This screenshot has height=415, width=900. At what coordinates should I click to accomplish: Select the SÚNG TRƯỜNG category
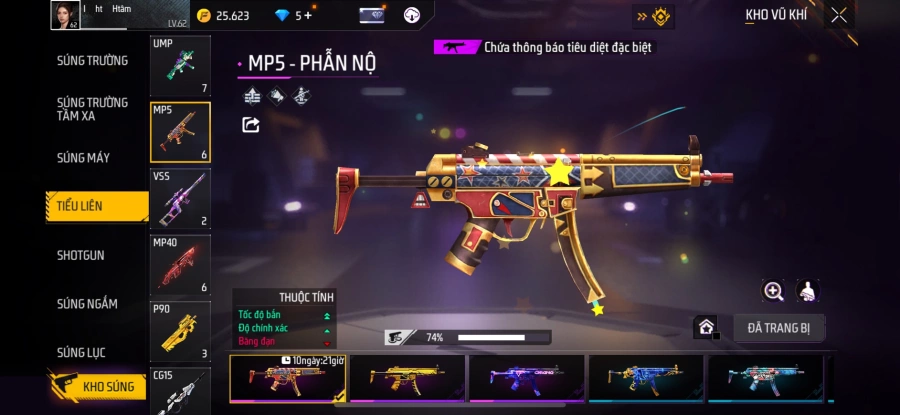(92, 61)
